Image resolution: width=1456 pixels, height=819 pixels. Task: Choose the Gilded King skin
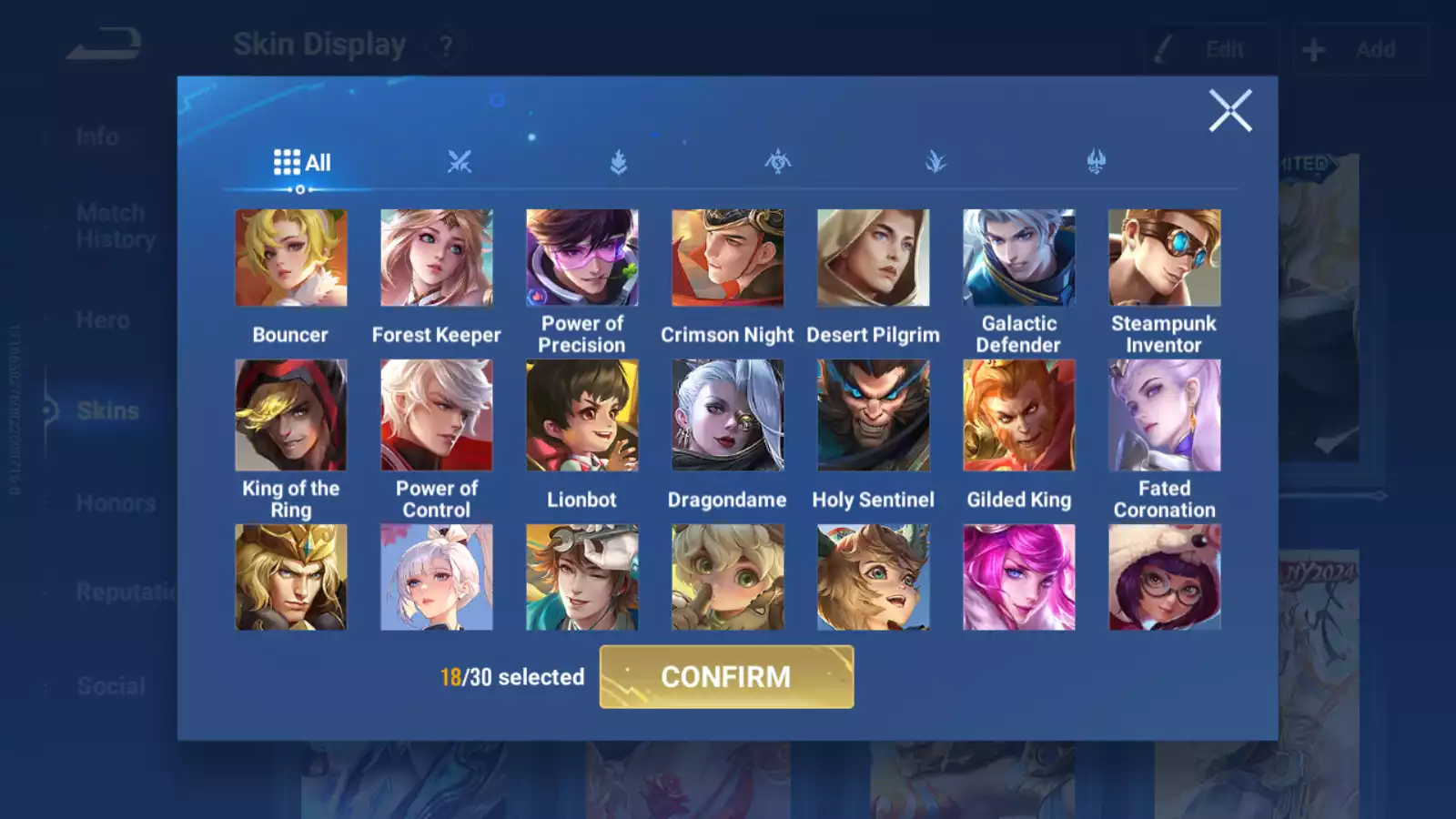1018,415
